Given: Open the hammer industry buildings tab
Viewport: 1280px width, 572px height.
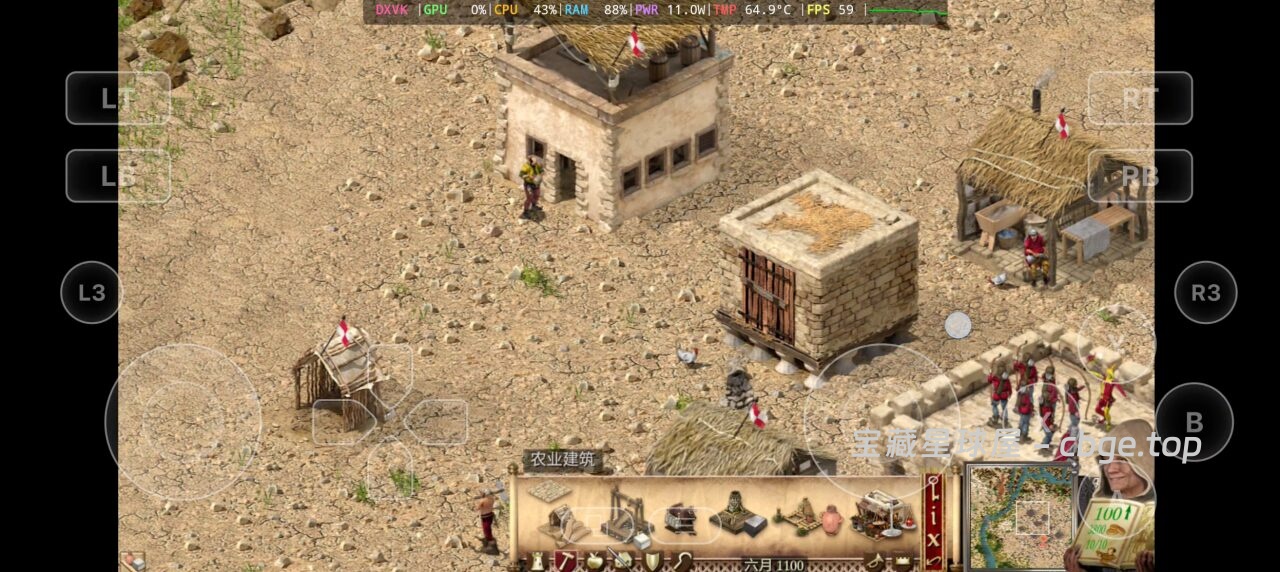Looking at the screenshot, I should pyautogui.click(x=565, y=562).
